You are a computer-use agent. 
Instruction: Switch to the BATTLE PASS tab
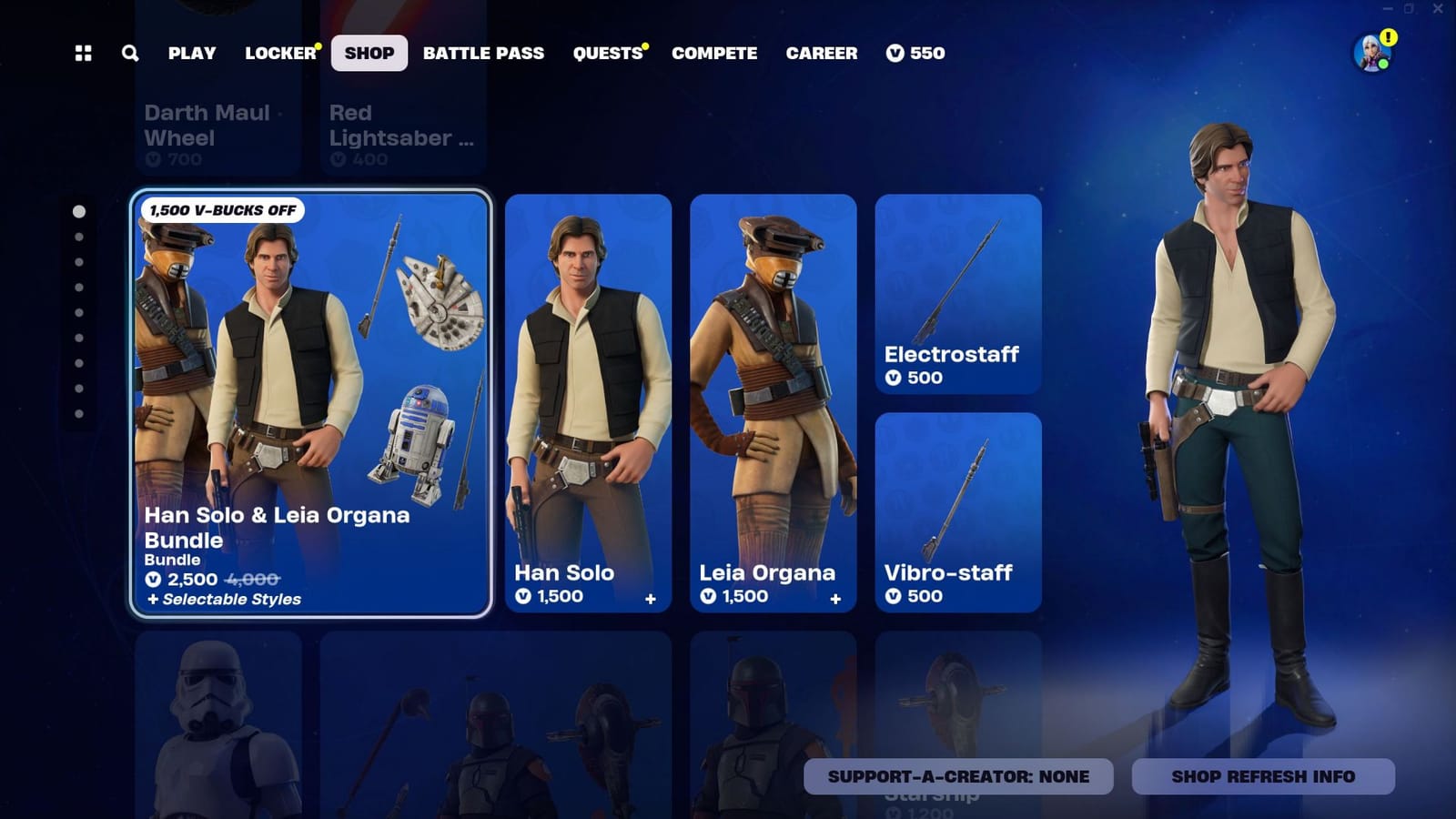pyautogui.click(x=484, y=53)
